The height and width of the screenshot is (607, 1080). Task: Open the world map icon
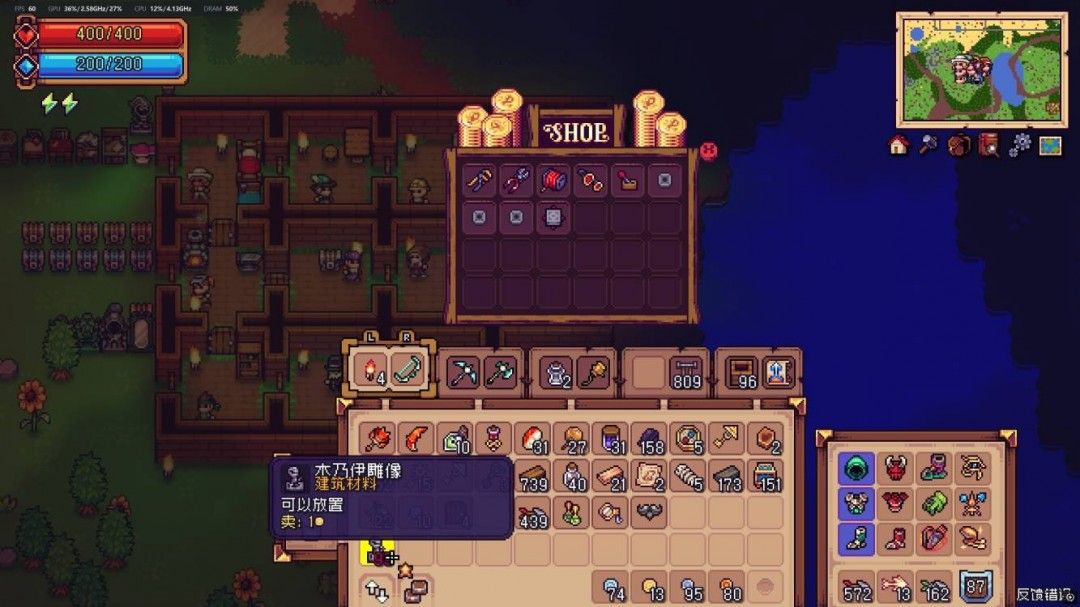pyautogui.click(x=1049, y=146)
